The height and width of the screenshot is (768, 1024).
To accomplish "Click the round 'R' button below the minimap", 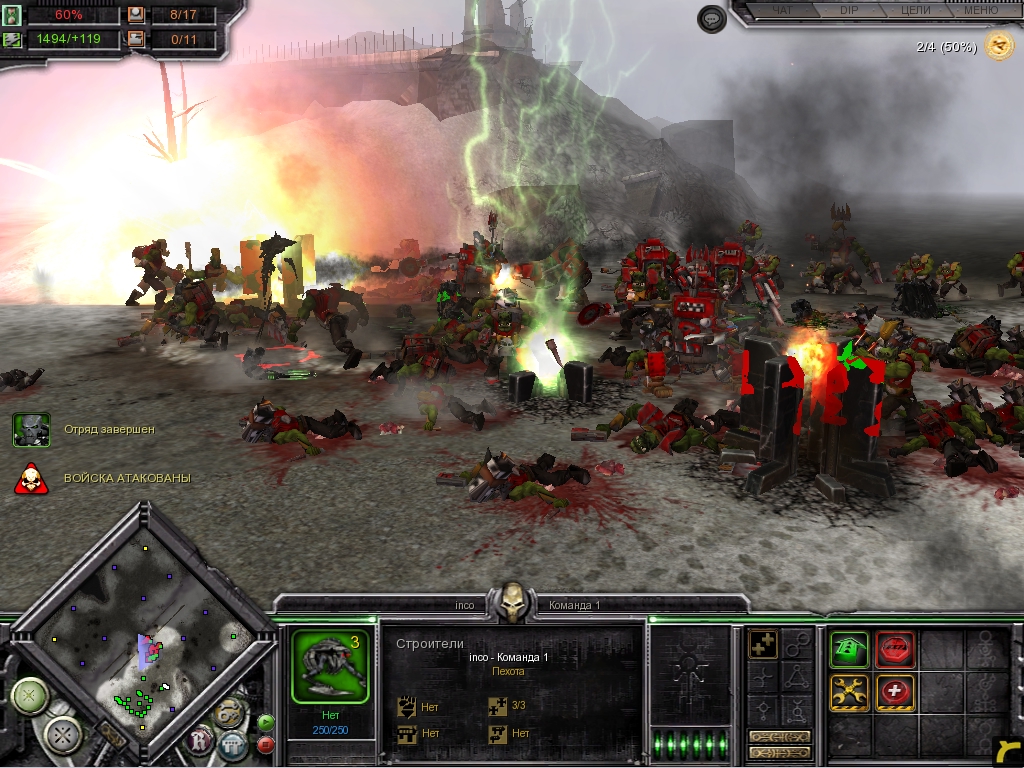I will tap(200, 741).
